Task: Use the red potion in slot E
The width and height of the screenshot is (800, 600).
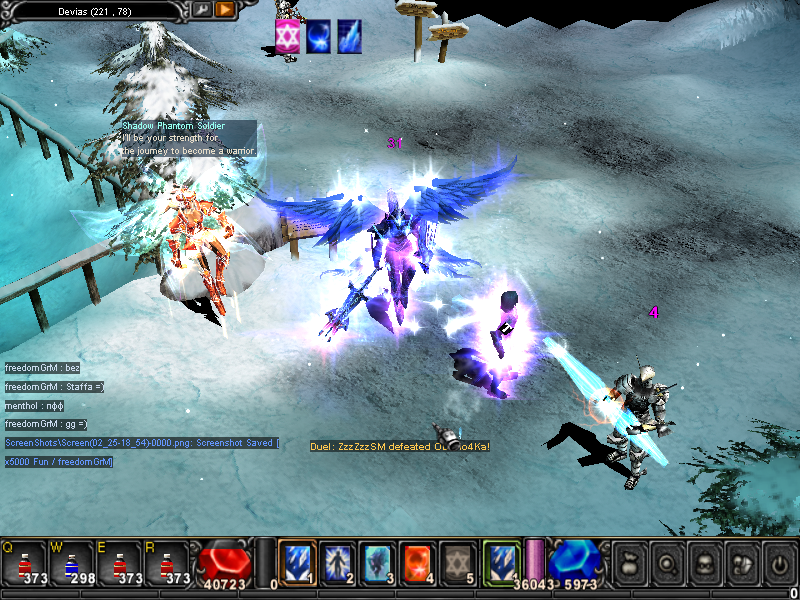Action: click(x=116, y=564)
